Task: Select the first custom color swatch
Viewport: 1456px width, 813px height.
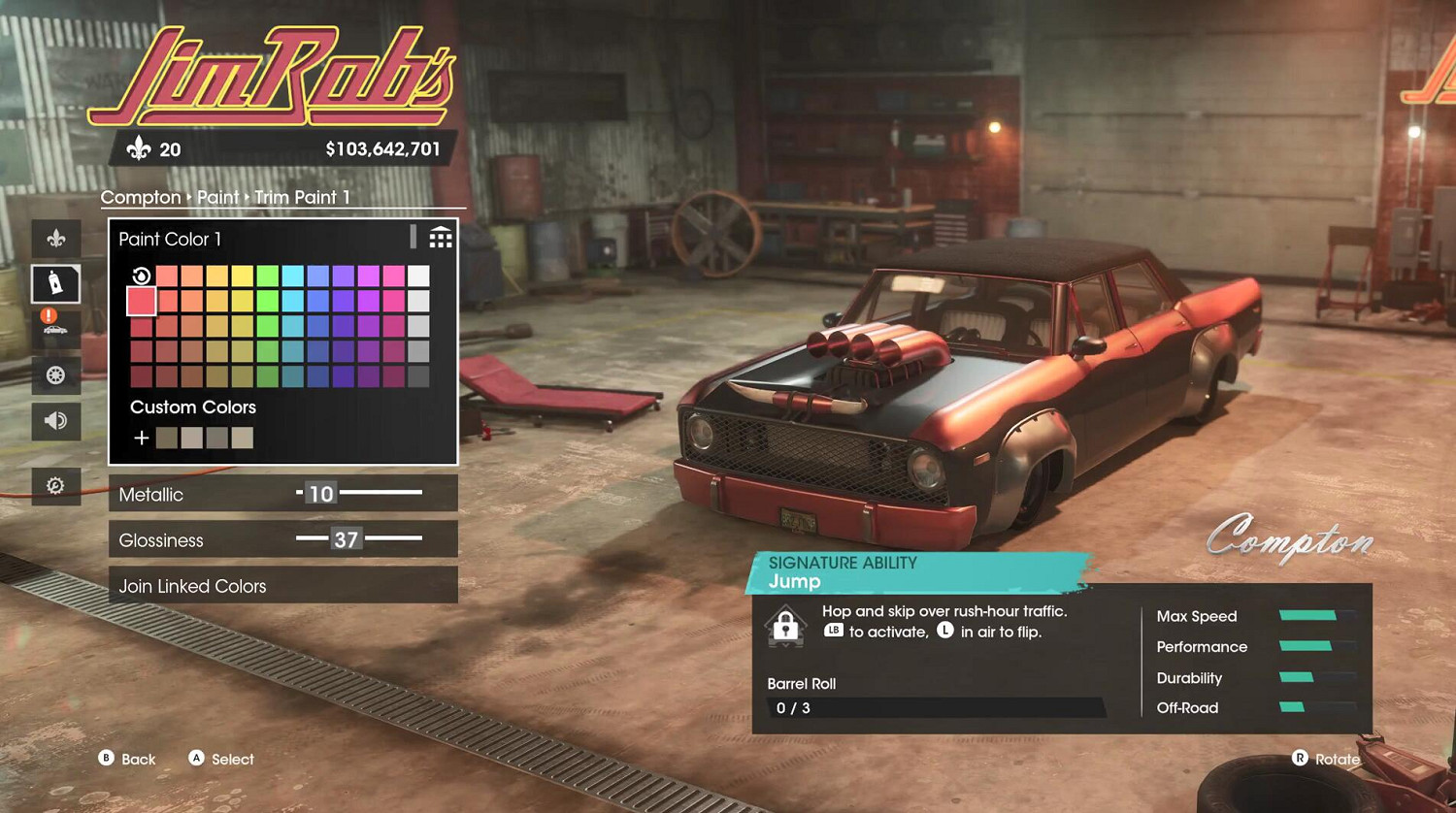Action: pyautogui.click(x=167, y=438)
